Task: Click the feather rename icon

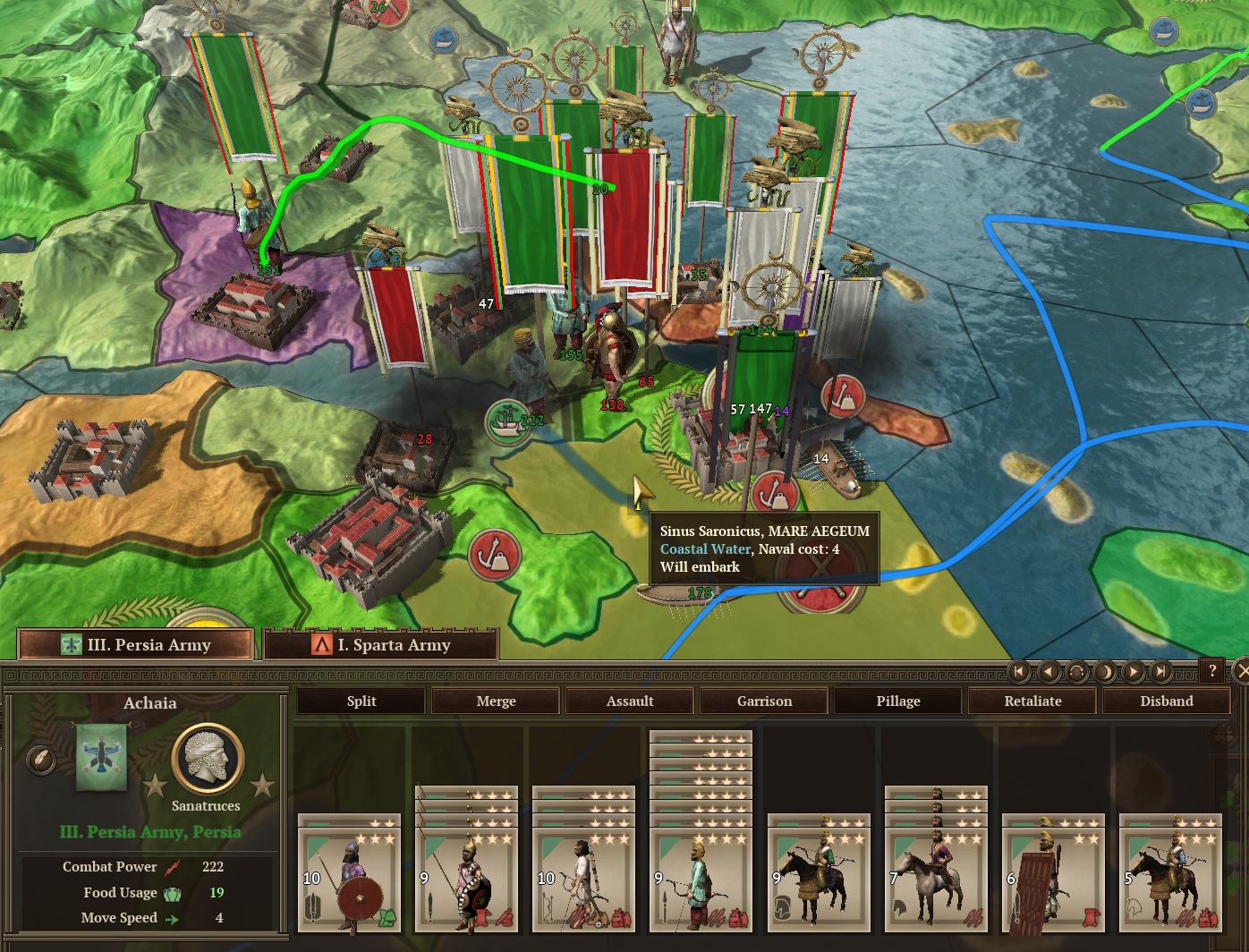Action: pyautogui.click(x=40, y=760)
